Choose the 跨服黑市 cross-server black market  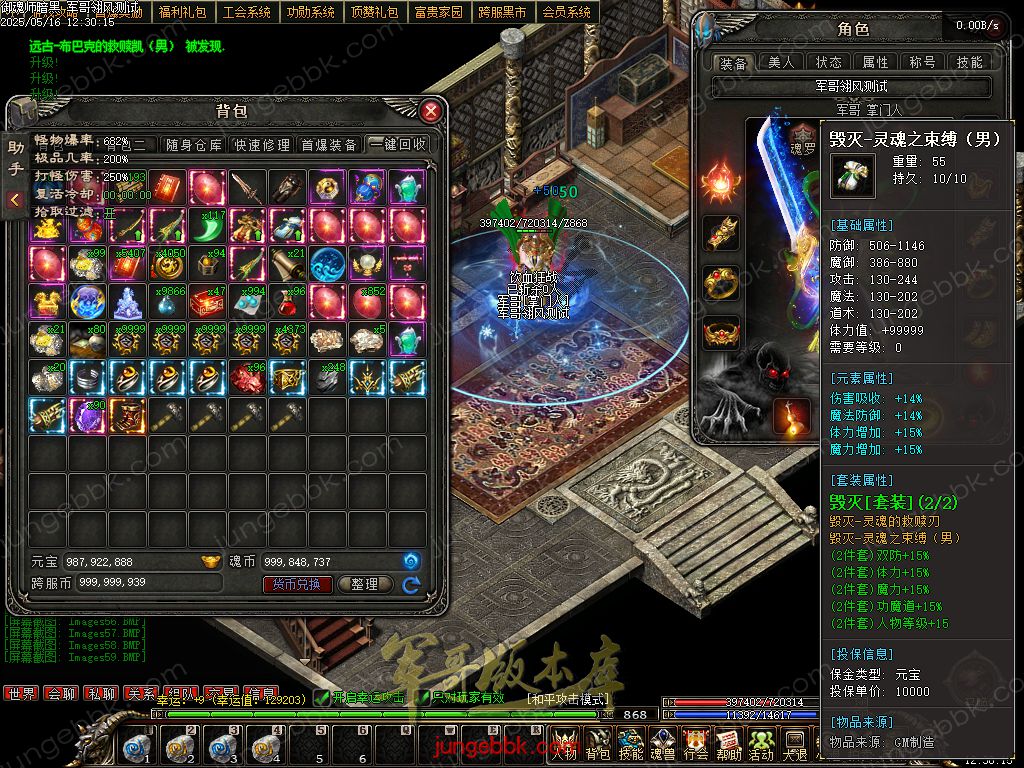tap(502, 12)
